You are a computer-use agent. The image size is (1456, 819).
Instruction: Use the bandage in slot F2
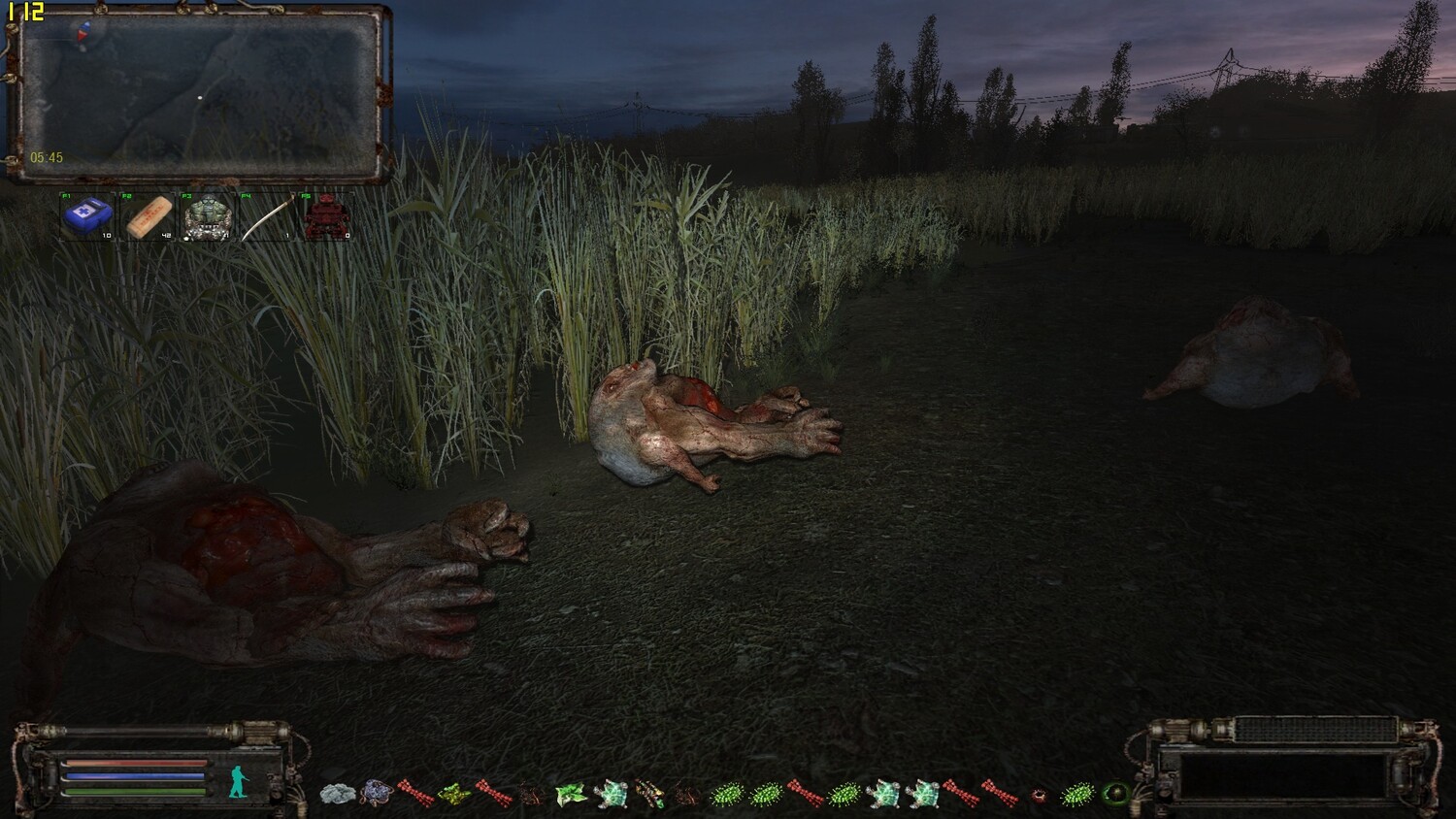point(149,216)
